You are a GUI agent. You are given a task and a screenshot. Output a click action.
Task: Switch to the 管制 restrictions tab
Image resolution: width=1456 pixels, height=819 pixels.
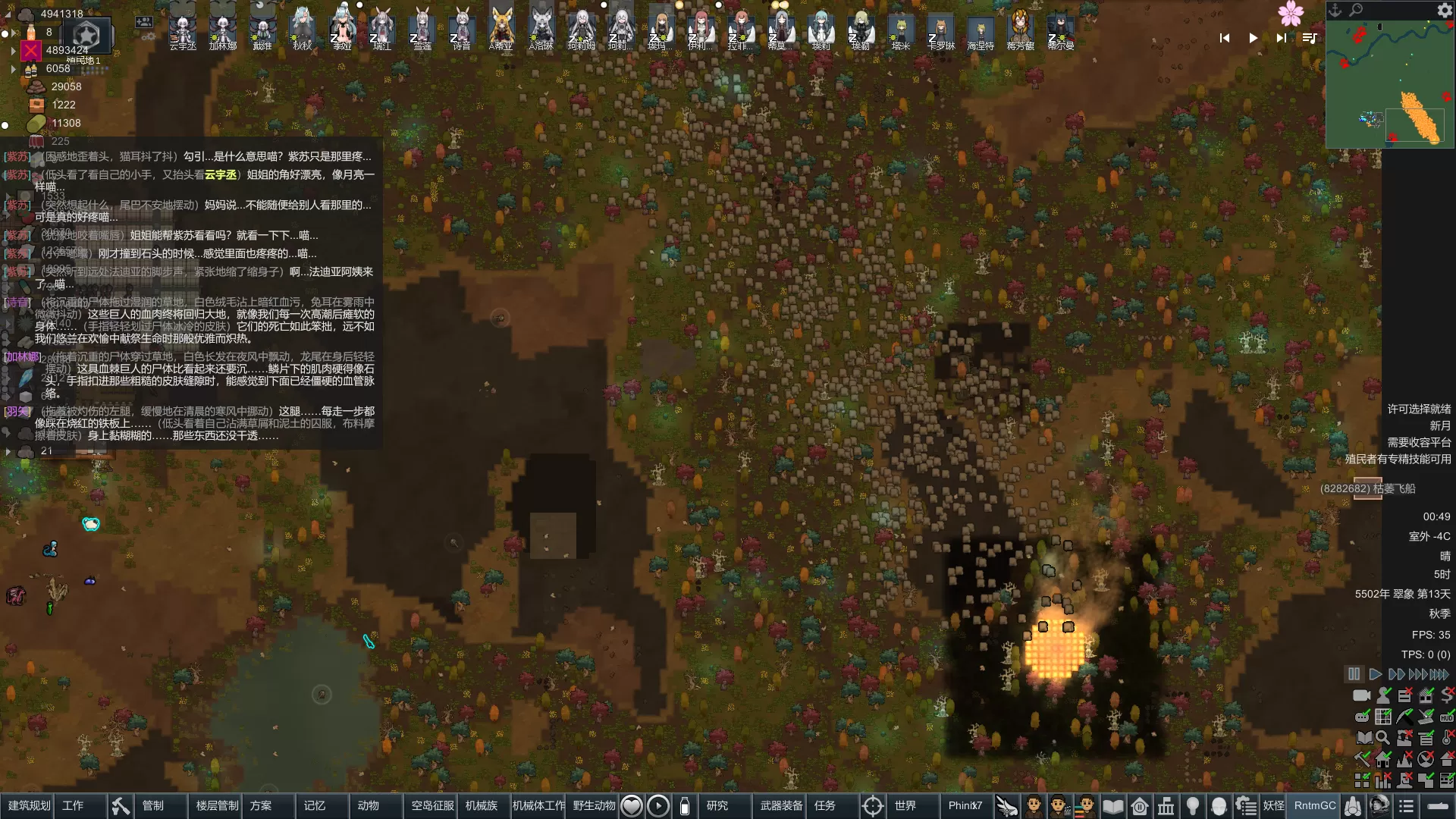[x=153, y=805]
